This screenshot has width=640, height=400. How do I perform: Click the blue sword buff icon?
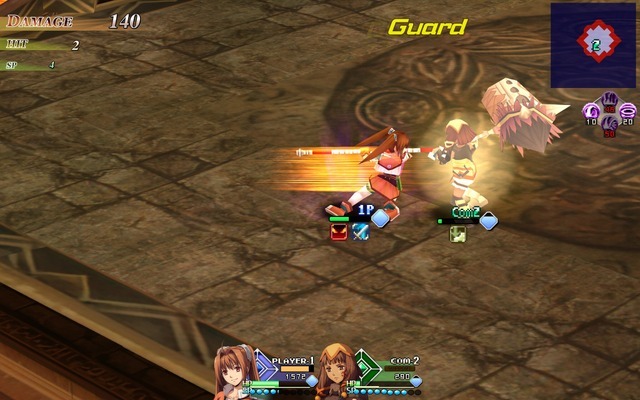coord(360,231)
